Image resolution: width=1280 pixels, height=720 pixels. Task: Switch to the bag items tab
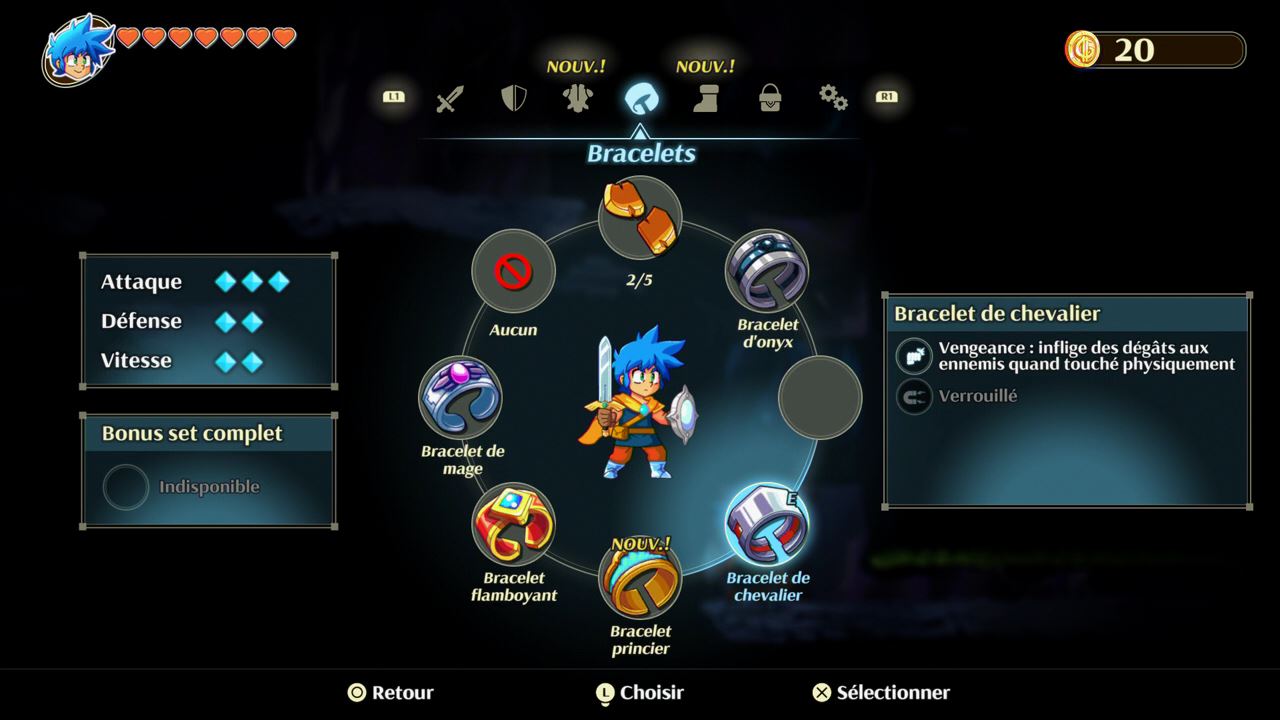tap(770, 98)
